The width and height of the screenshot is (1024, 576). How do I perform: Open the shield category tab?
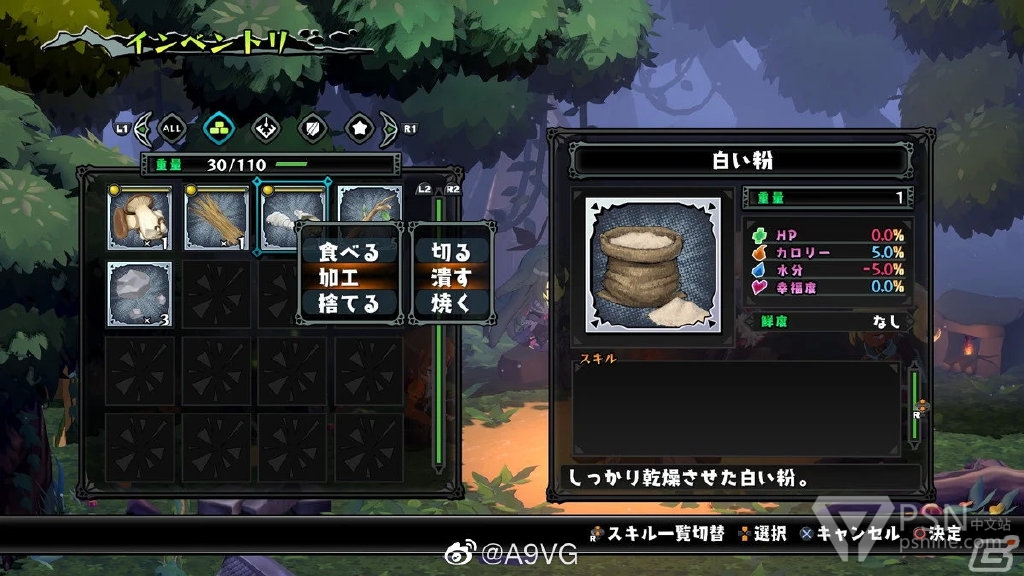[312, 128]
